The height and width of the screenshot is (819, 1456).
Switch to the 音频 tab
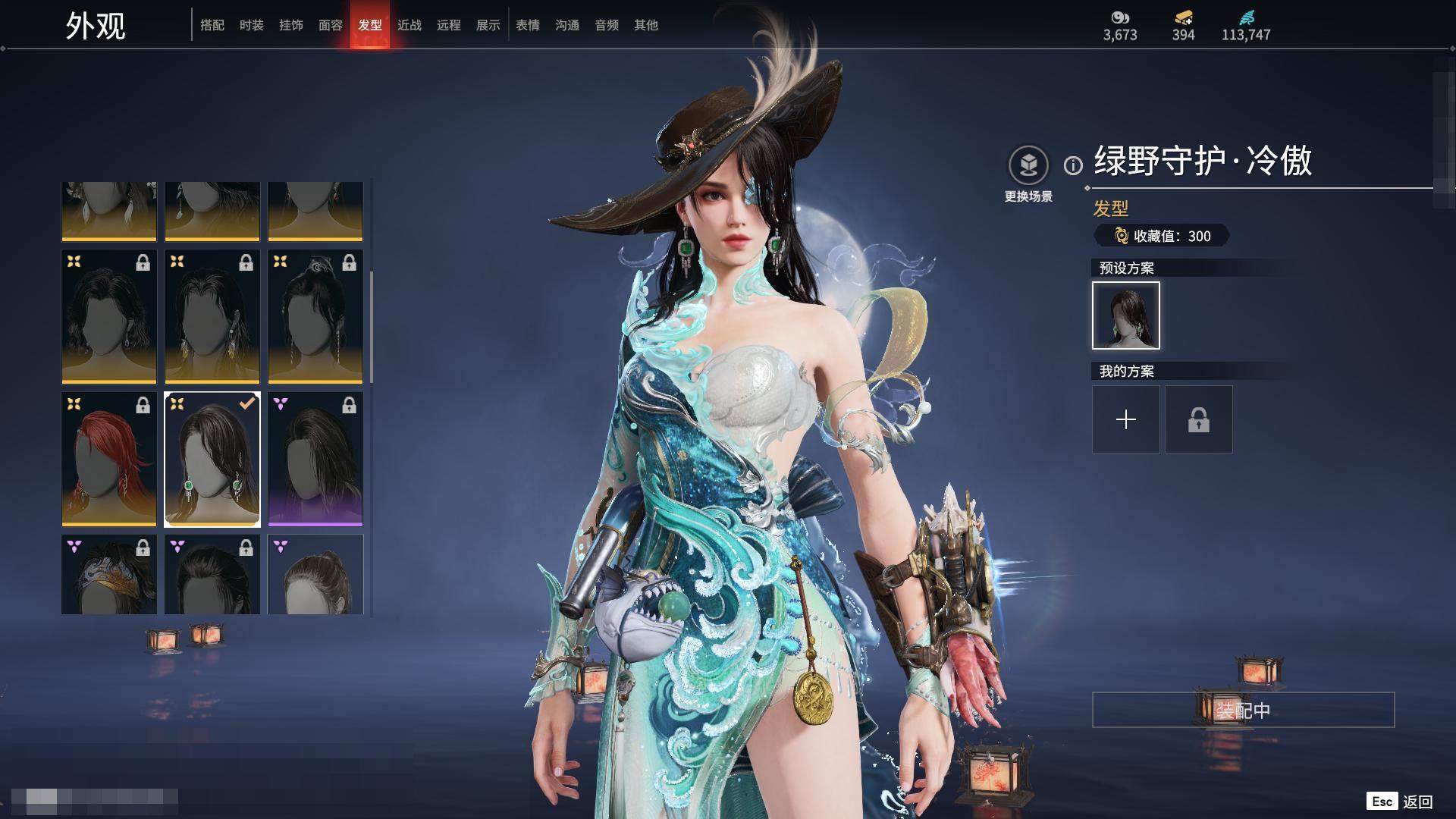pyautogui.click(x=607, y=25)
